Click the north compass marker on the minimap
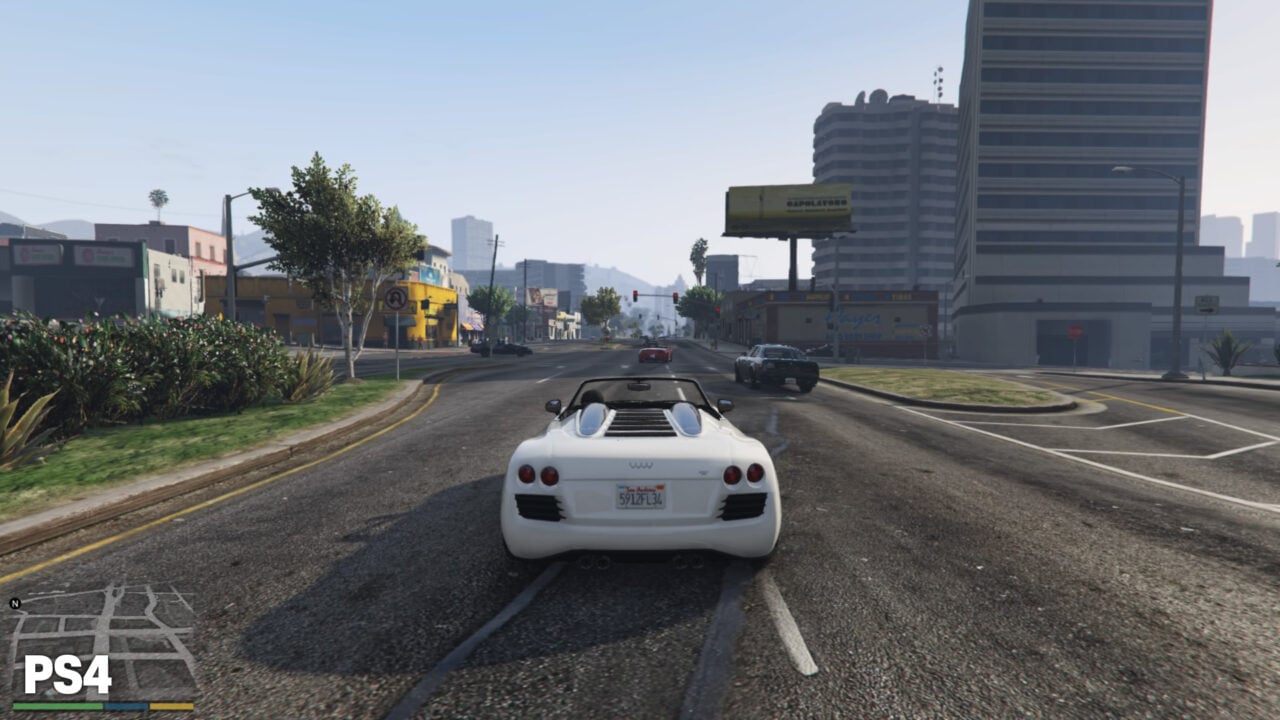1280x720 pixels. pyautogui.click(x=14, y=602)
